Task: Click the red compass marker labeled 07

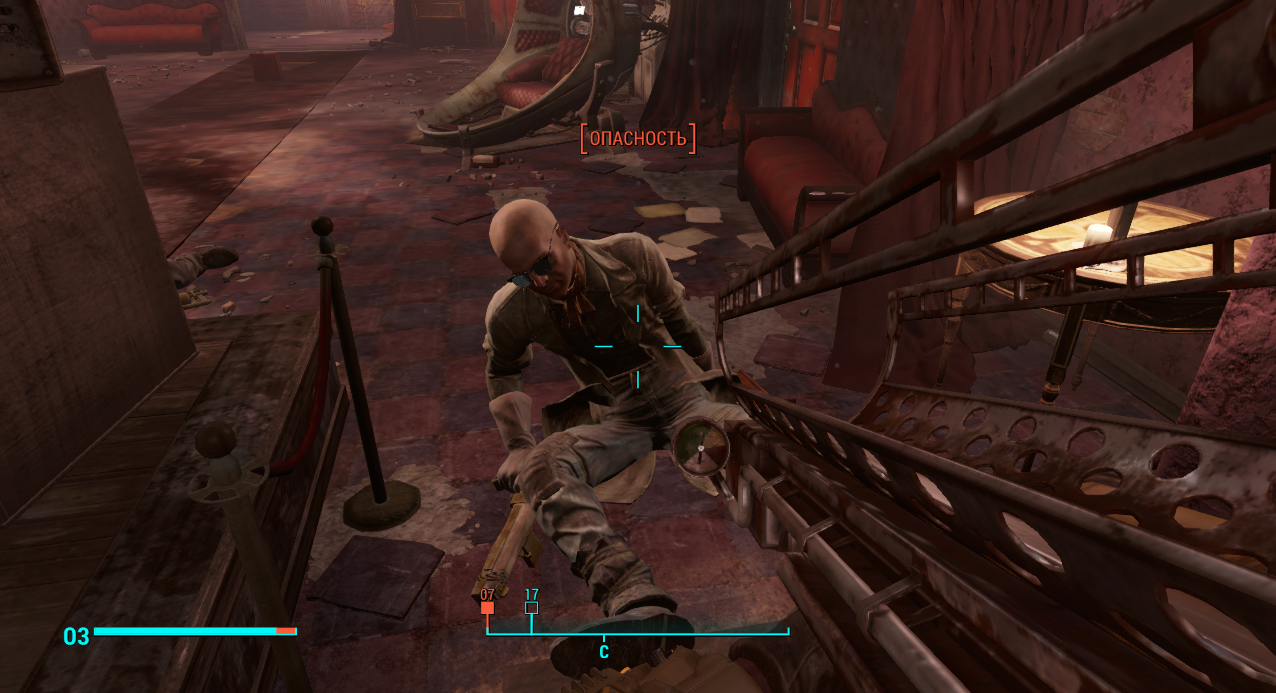Action: coord(487,607)
